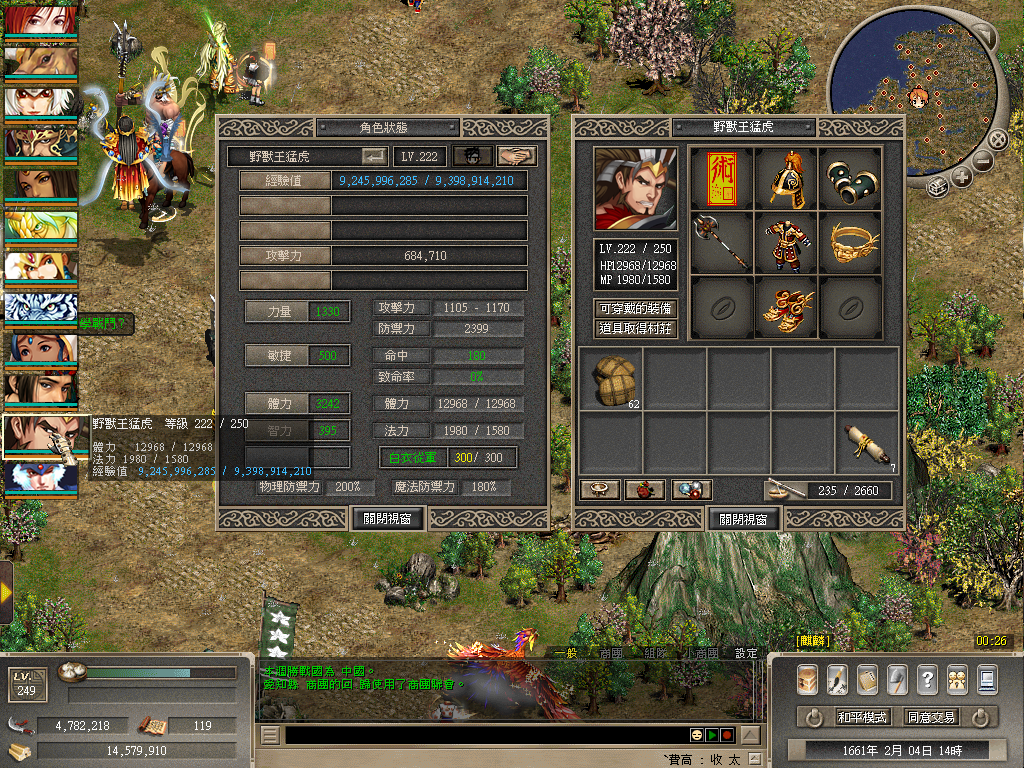This screenshot has height=768, width=1024.
Task: Close the 野獸王猛虎 equipment window
Action: click(743, 519)
